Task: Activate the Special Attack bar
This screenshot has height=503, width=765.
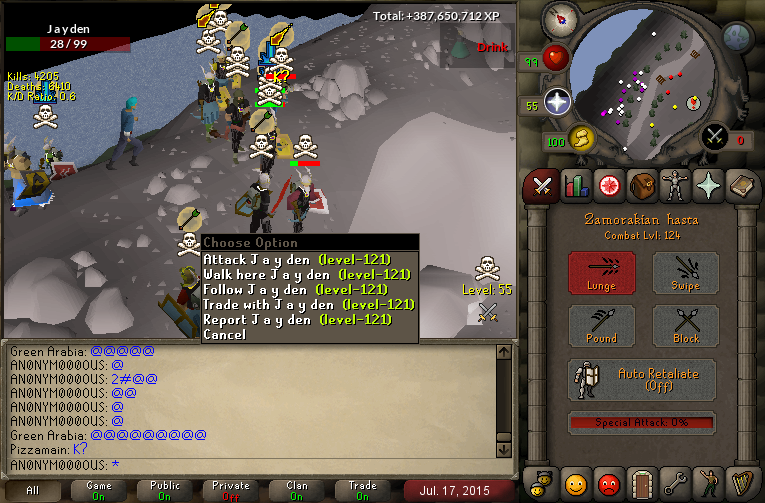Action: pyautogui.click(x=642, y=423)
